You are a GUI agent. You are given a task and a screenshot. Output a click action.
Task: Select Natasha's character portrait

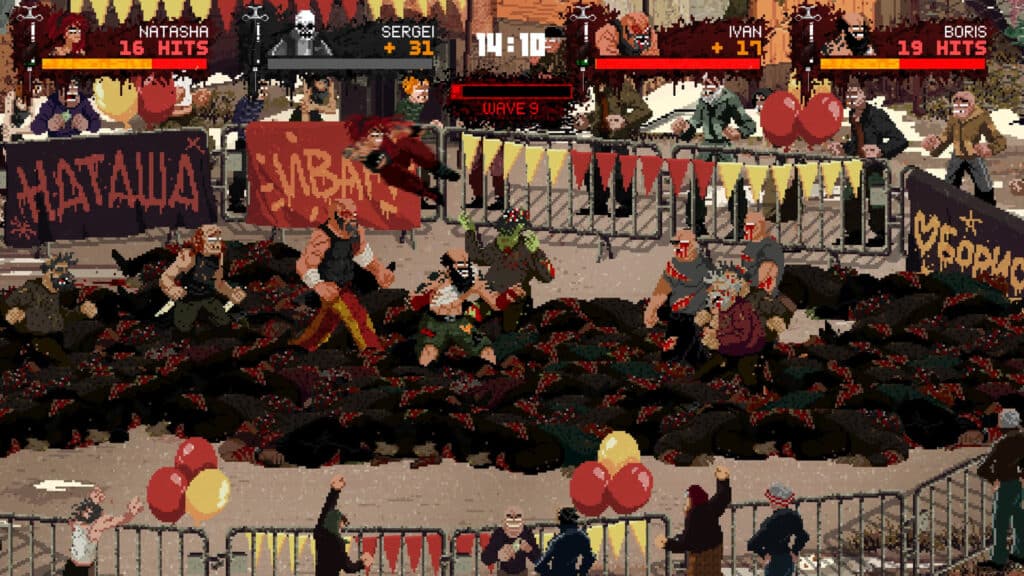pos(68,37)
